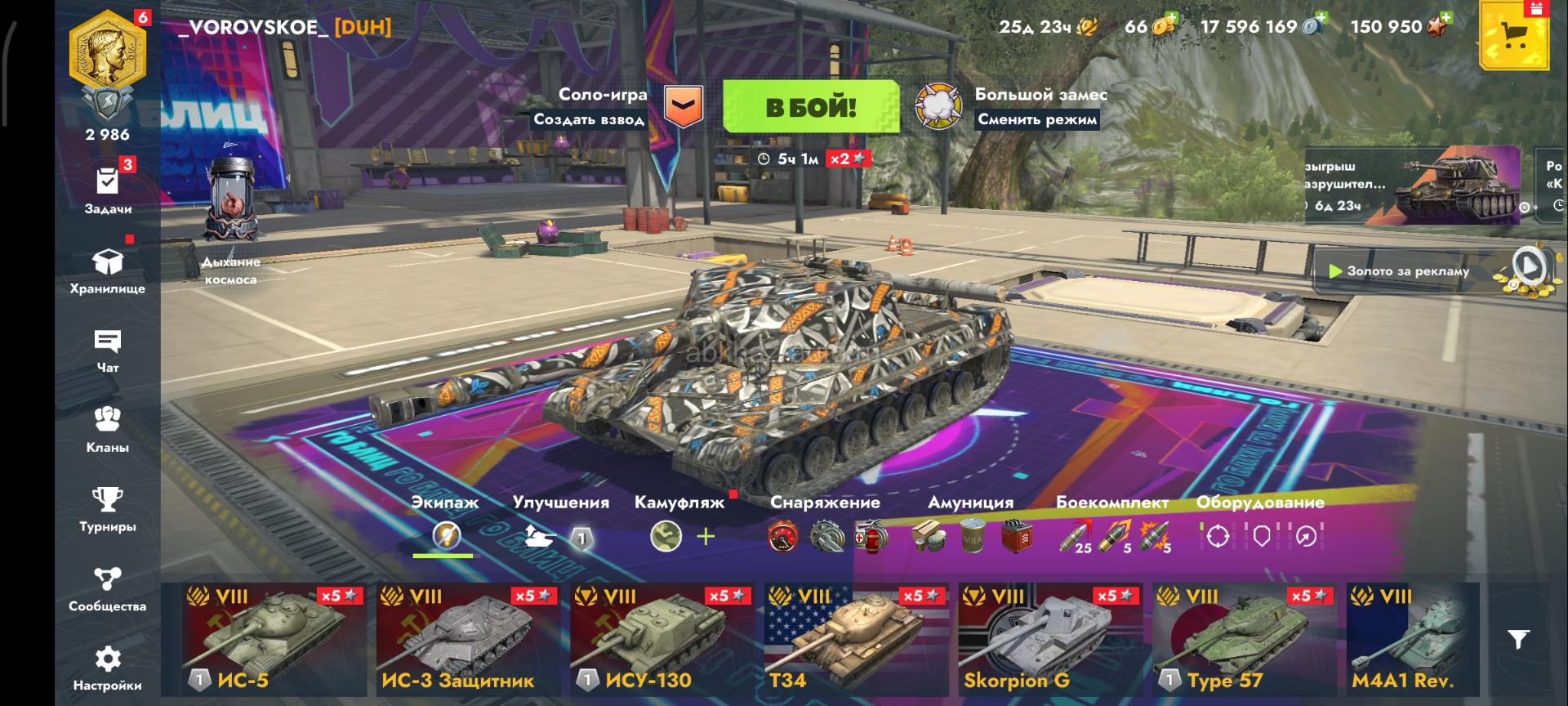Open the Сообщества communities menu
Image resolution: width=1568 pixels, height=706 pixels.
[108, 588]
